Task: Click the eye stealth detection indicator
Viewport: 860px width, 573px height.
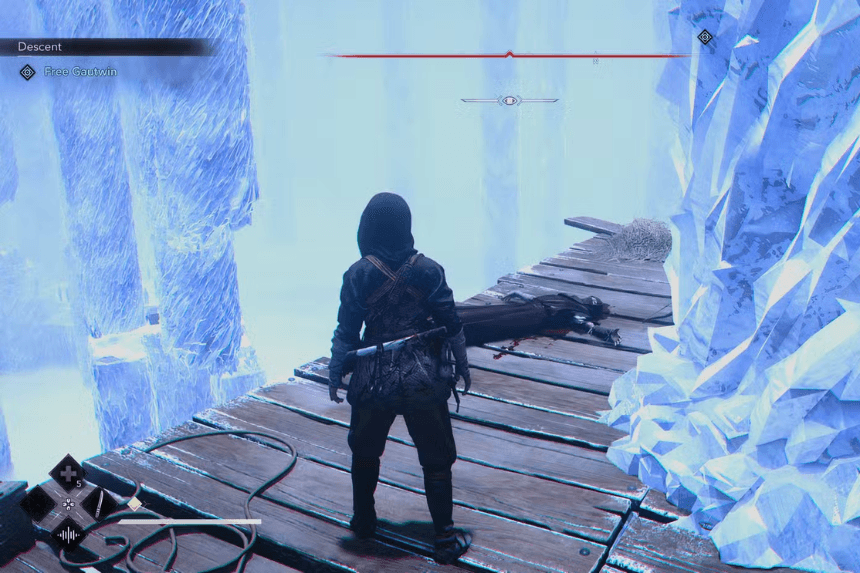Action: click(x=509, y=100)
